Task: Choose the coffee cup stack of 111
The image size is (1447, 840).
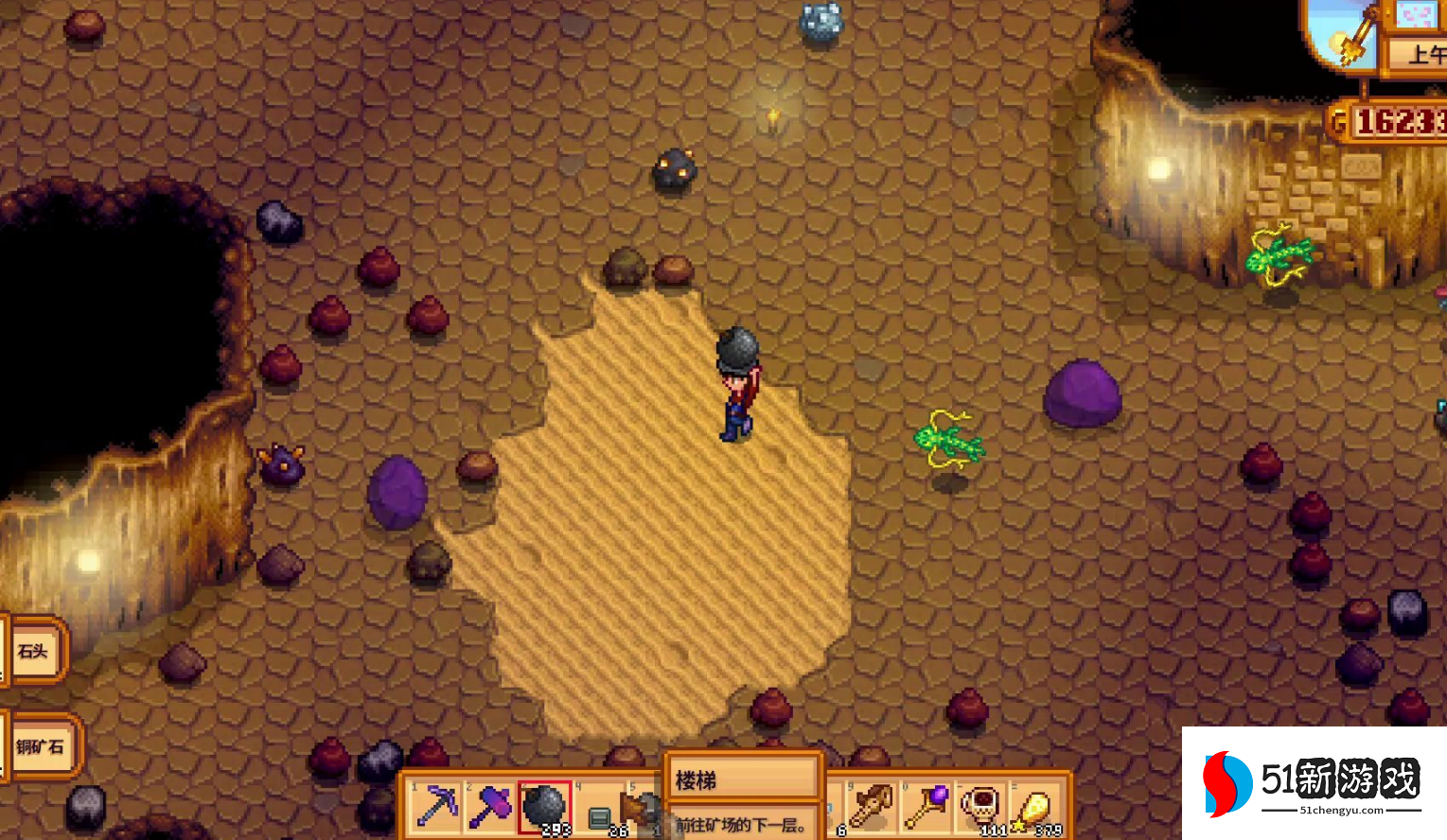Action: pos(981,806)
